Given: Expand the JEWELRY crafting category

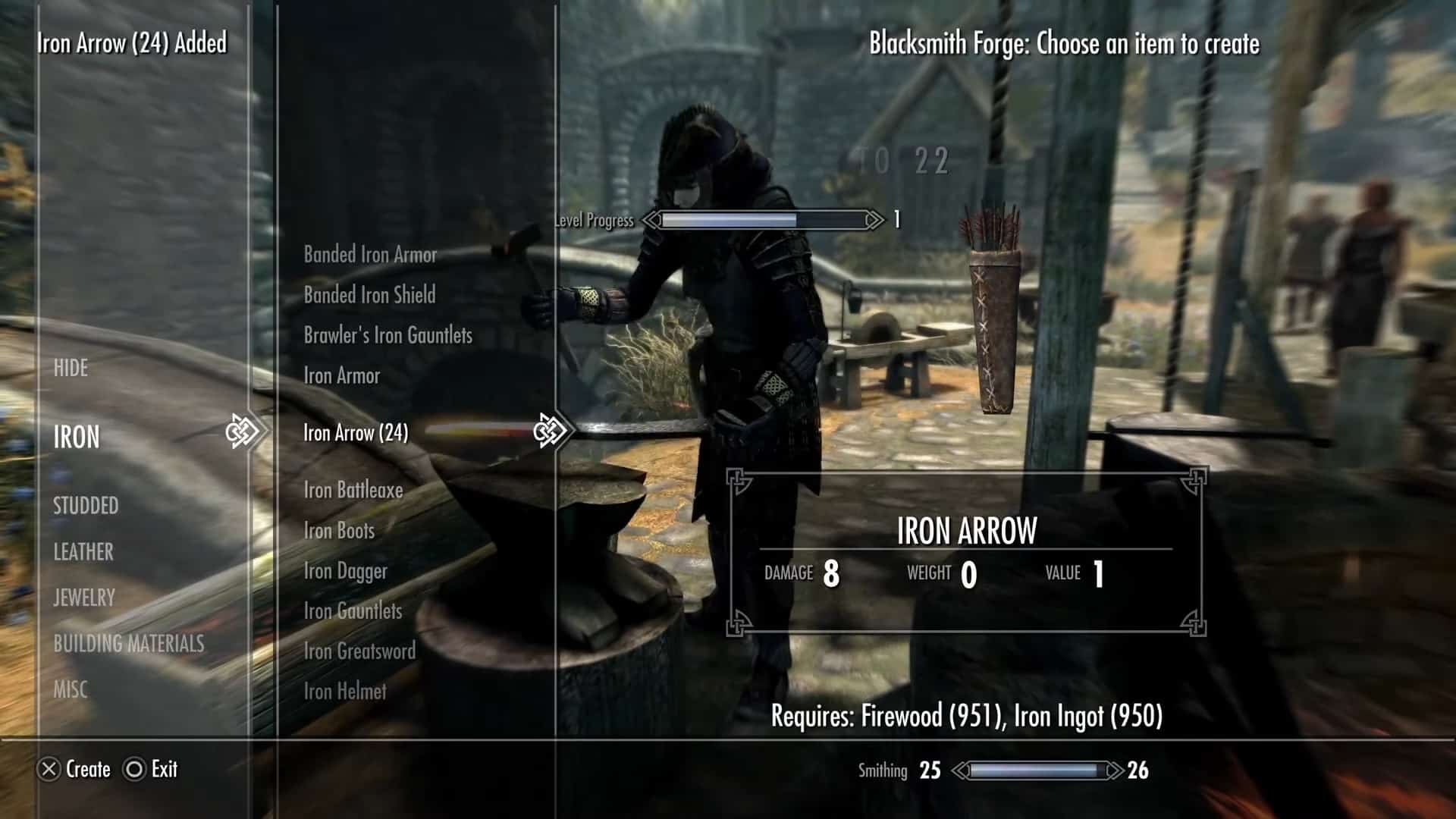Looking at the screenshot, I should (83, 598).
